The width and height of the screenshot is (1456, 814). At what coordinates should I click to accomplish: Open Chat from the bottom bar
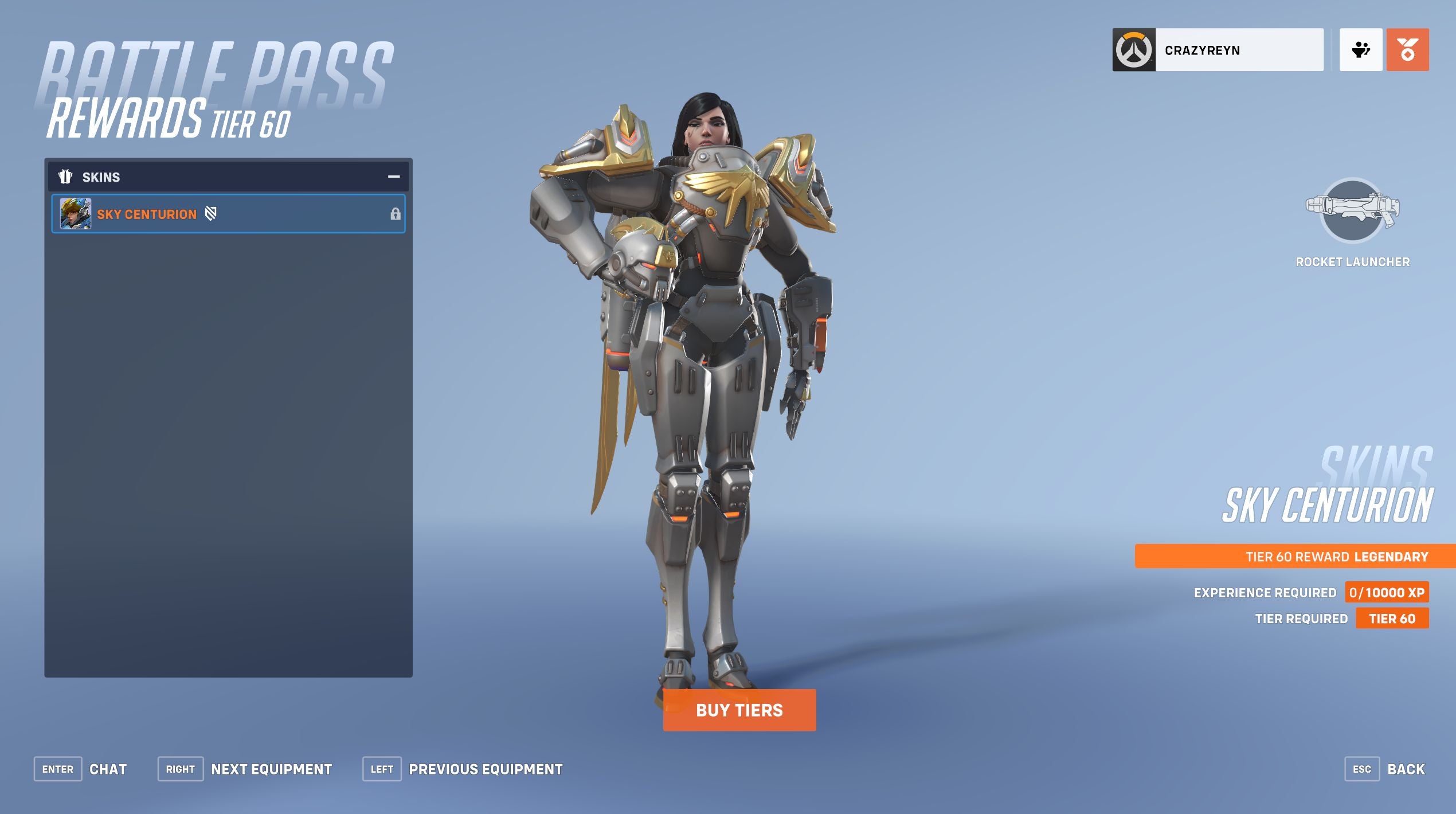(109, 769)
